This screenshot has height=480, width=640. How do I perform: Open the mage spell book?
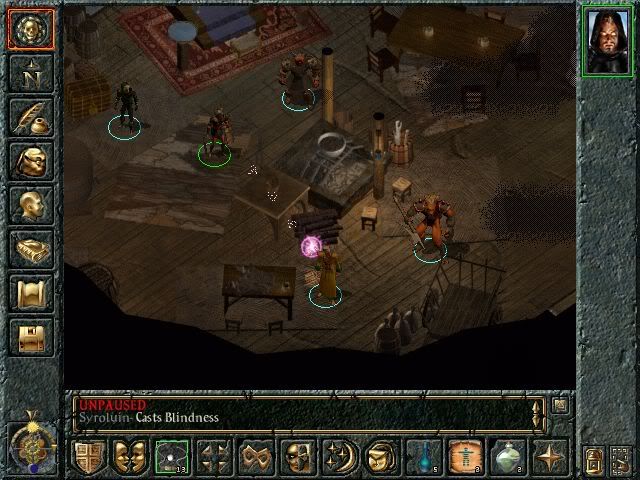[x=30, y=249]
